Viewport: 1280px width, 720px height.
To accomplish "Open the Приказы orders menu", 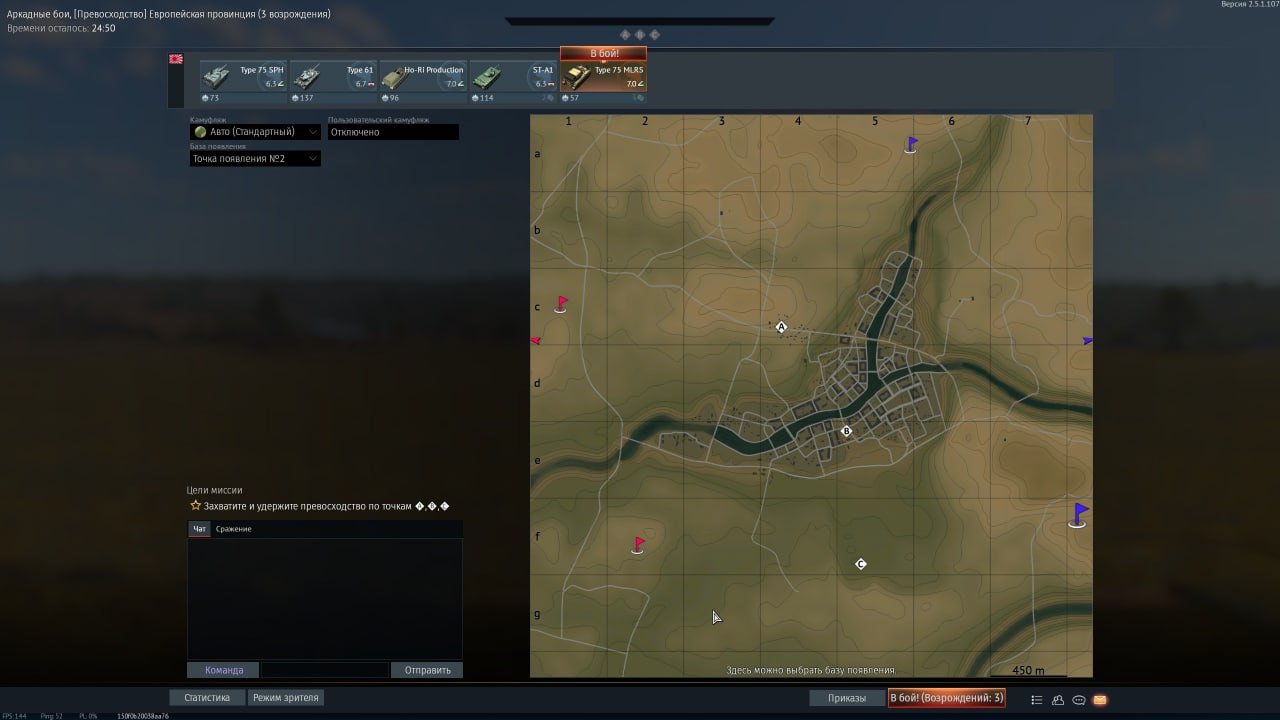I will click(x=847, y=698).
